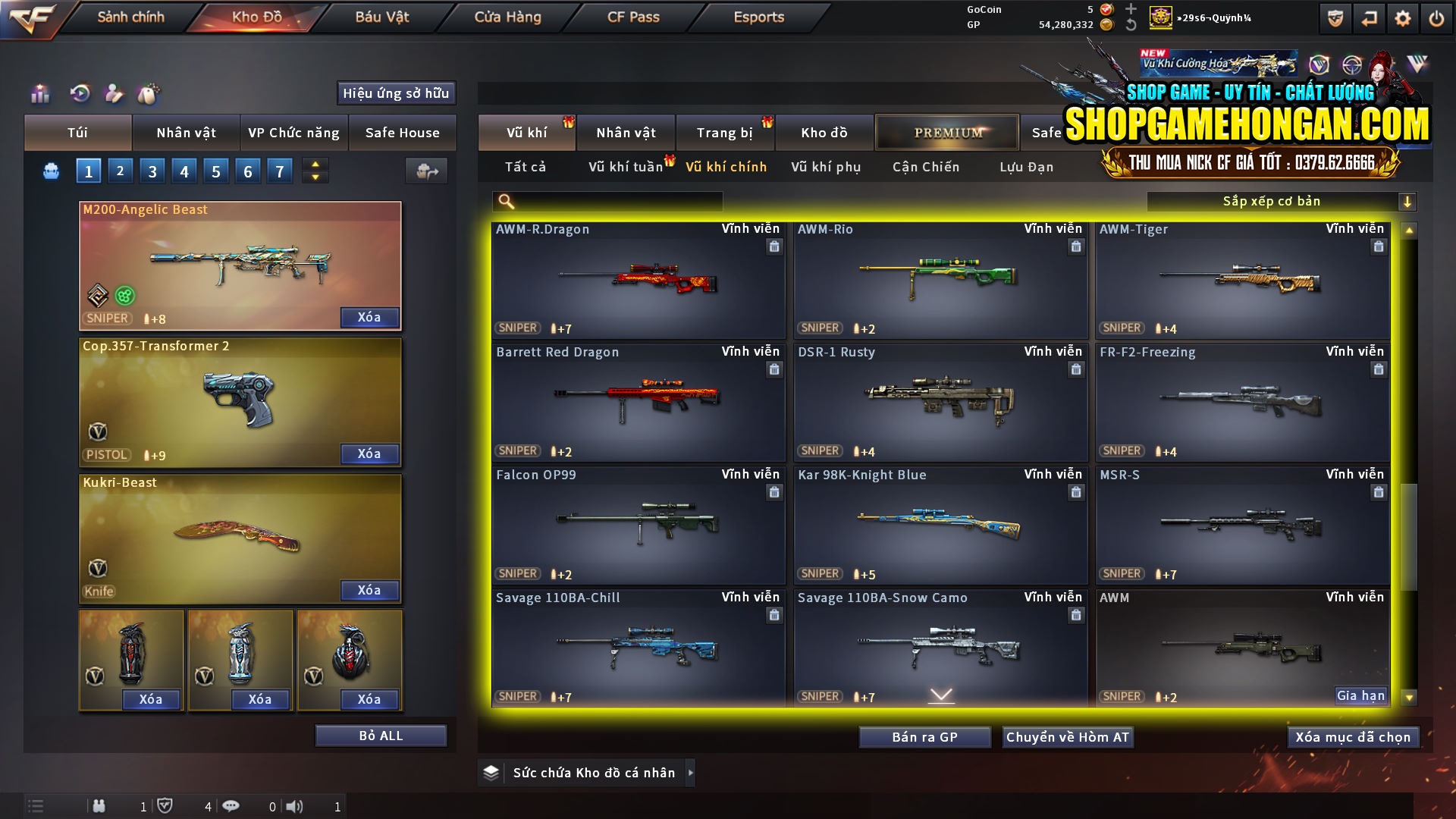Open the Sắp xếp cơ bản sort dropdown
This screenshot has height=819, width=1456.
click(1274, 201)
